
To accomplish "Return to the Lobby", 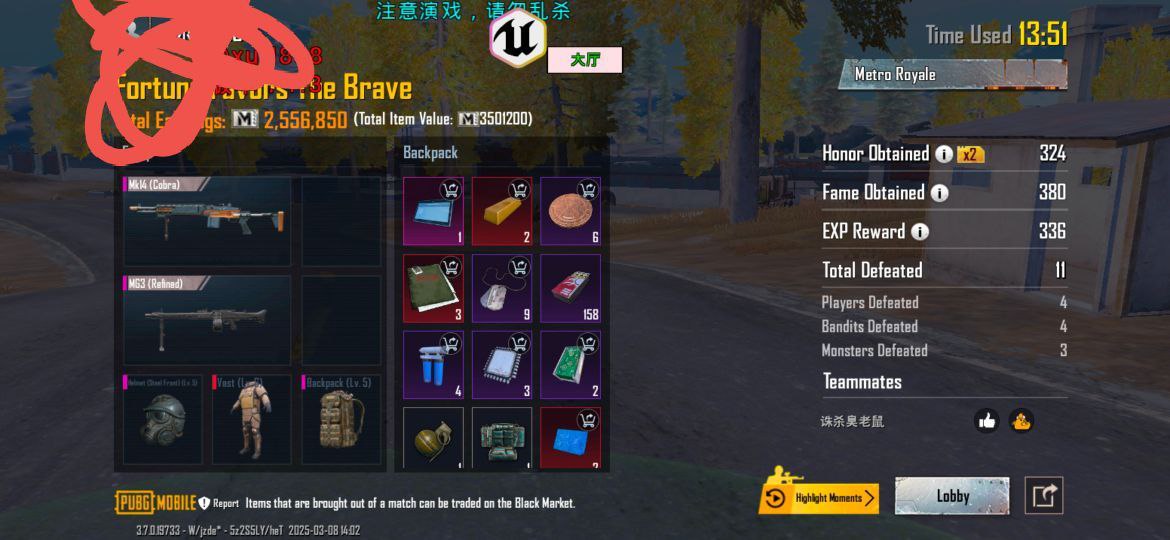I will [x=952, y=496].
